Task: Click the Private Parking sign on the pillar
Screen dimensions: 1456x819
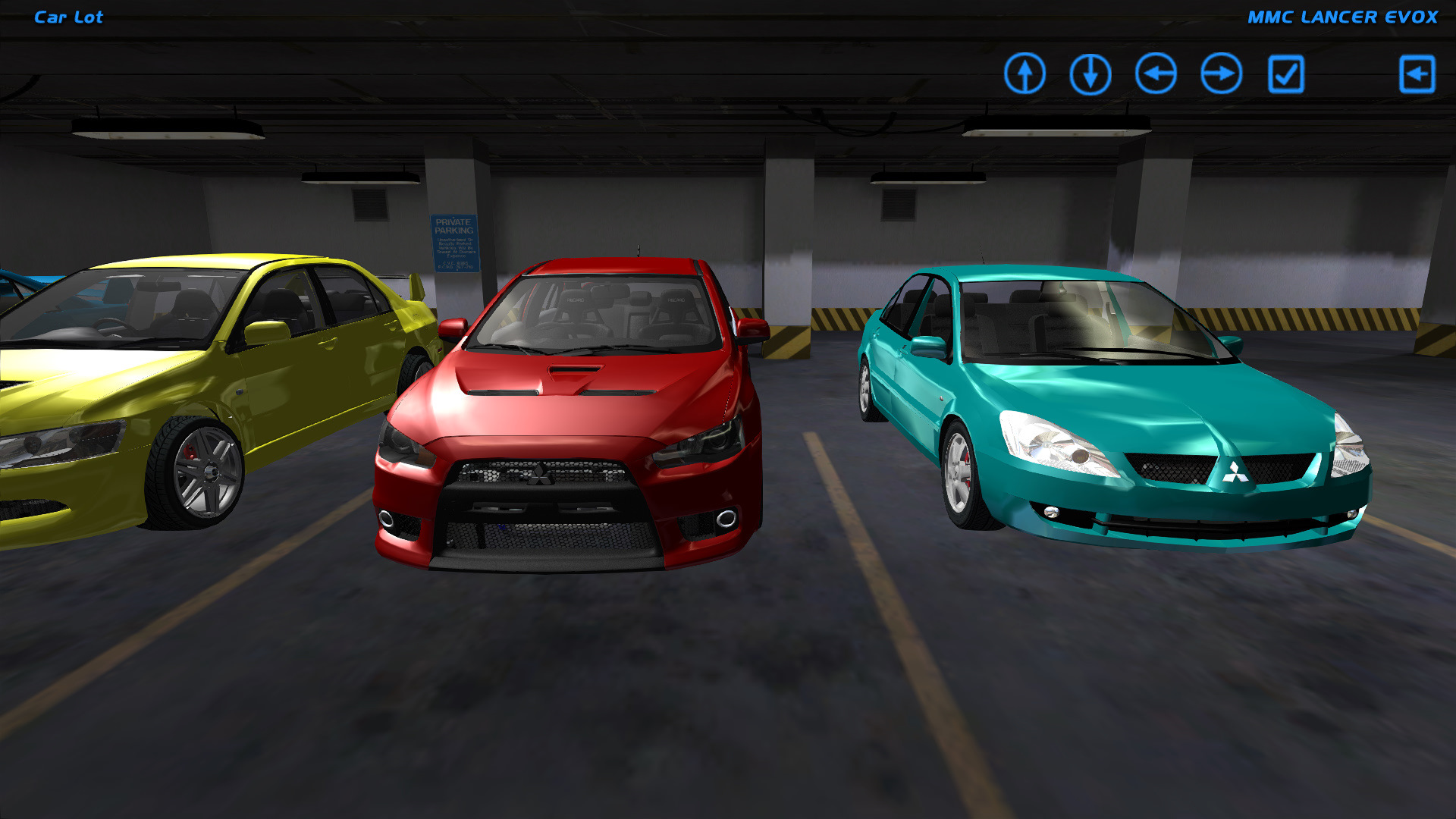Action: tap(455, 243)
